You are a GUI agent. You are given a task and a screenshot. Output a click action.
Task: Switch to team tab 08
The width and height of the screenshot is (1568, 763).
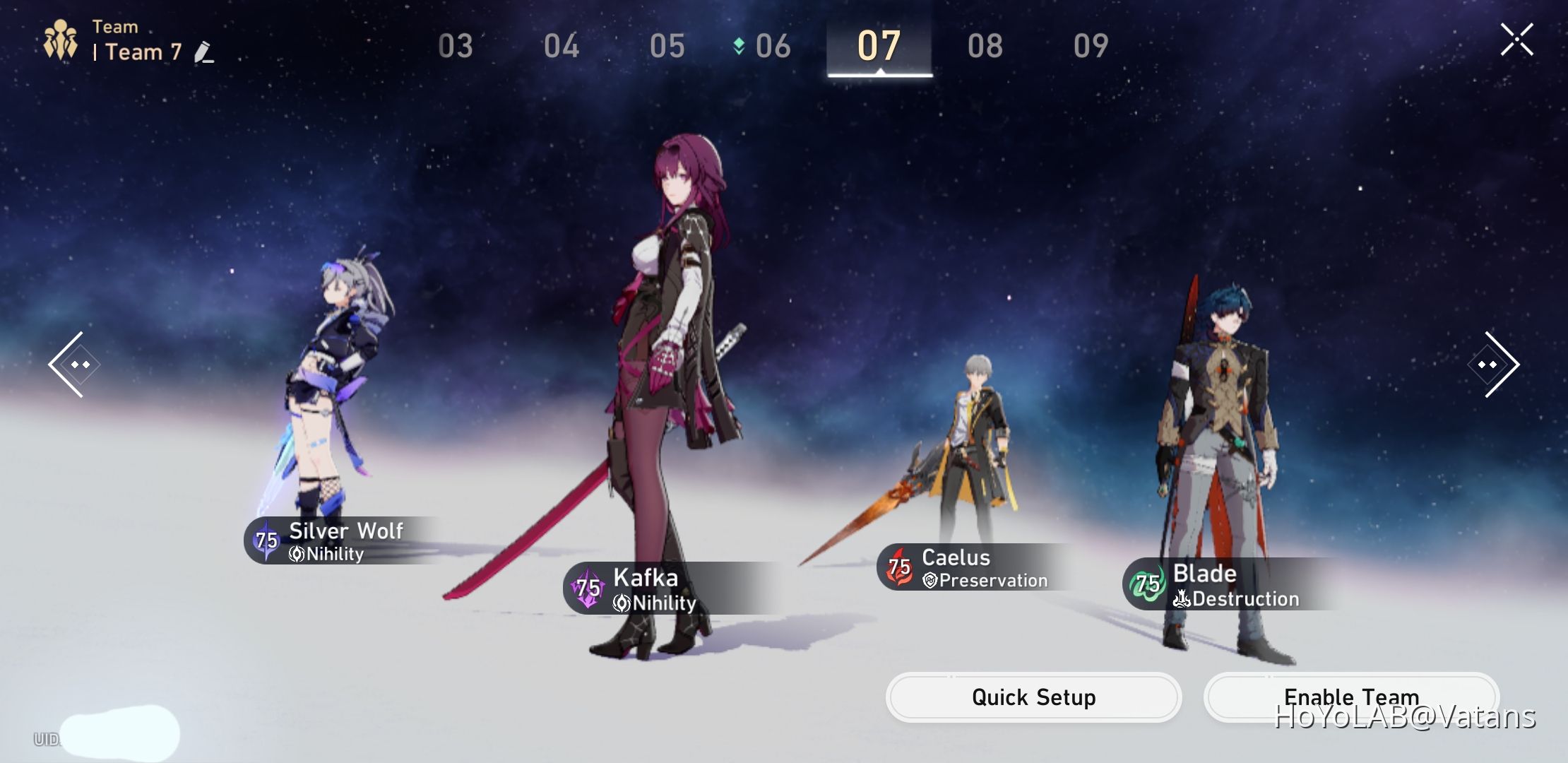(984, 45)
